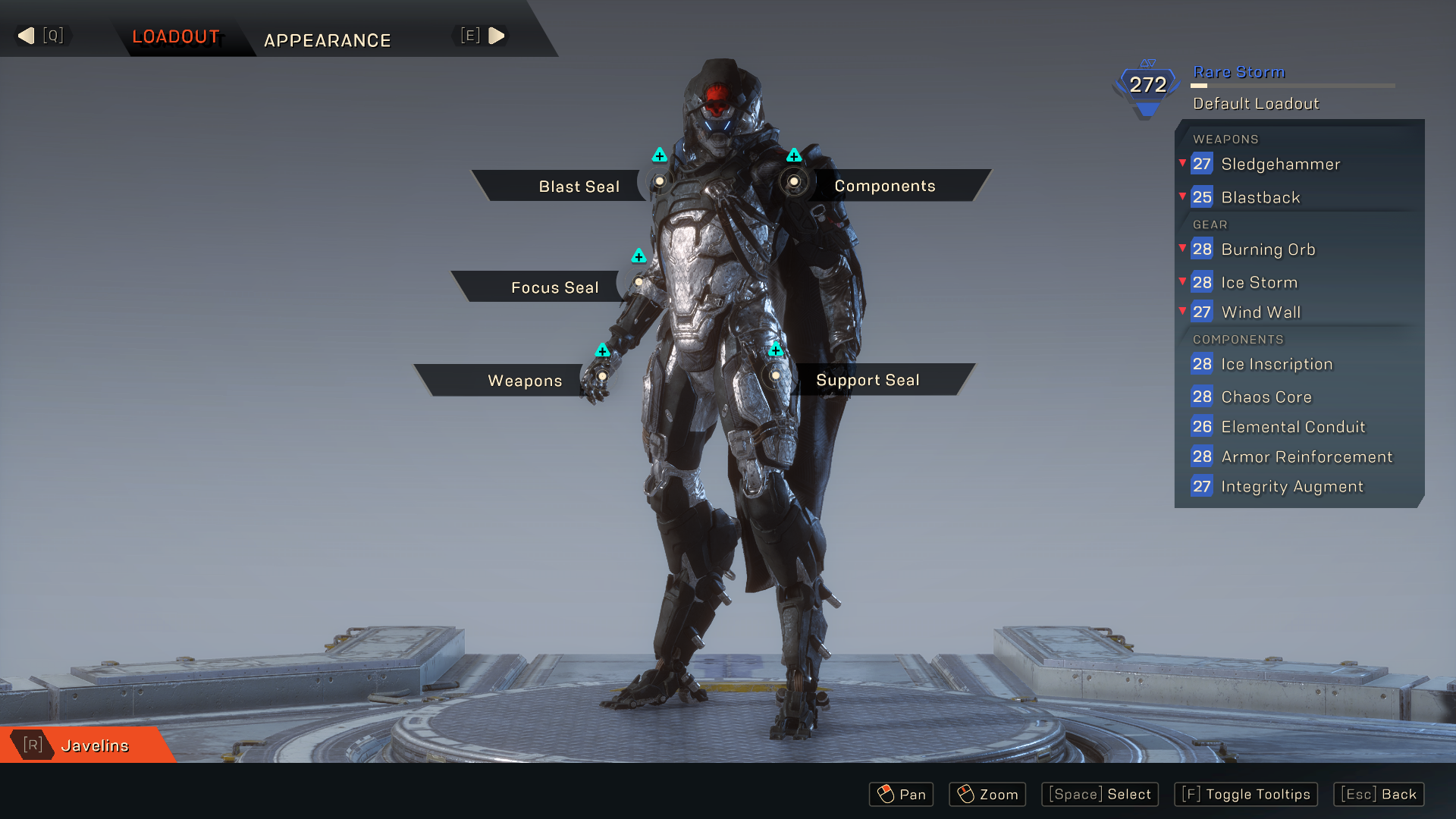
Task: Go back using the Back button
Action: click(1378, 794)
